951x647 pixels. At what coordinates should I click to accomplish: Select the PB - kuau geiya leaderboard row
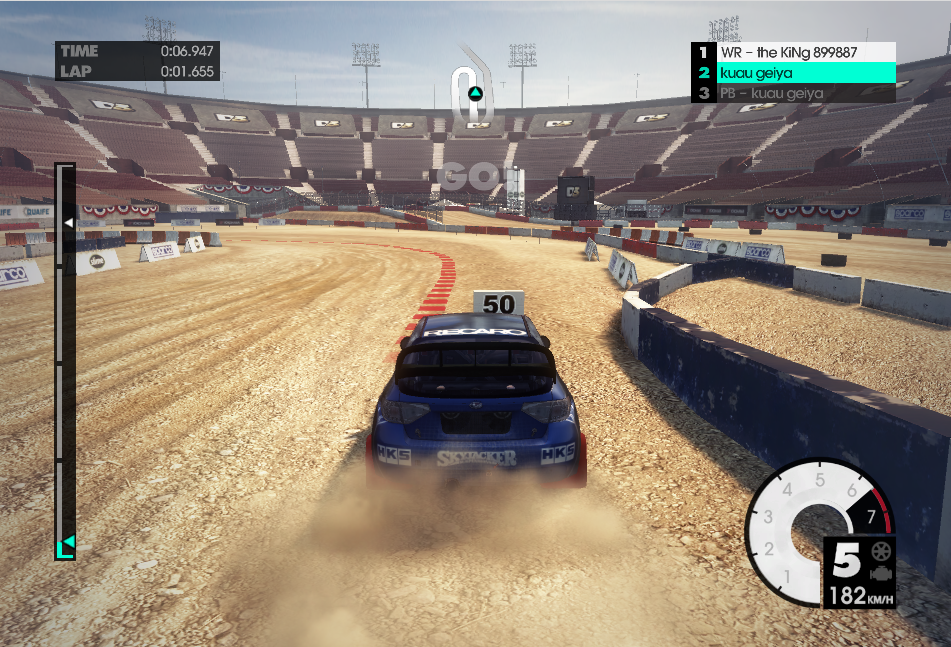793,94
